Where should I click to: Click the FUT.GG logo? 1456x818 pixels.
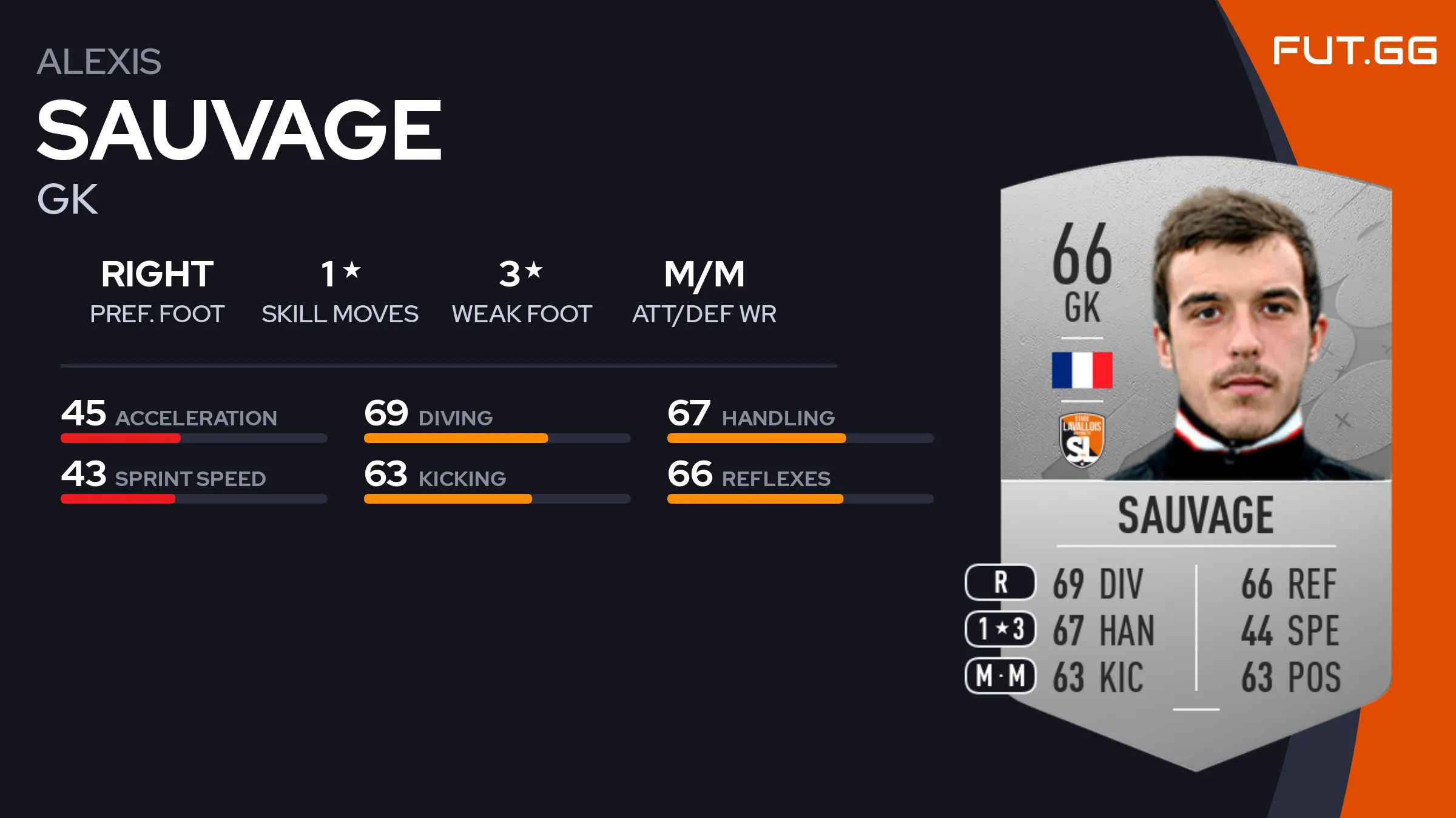pyautogui.click(x=1354, y=51)
